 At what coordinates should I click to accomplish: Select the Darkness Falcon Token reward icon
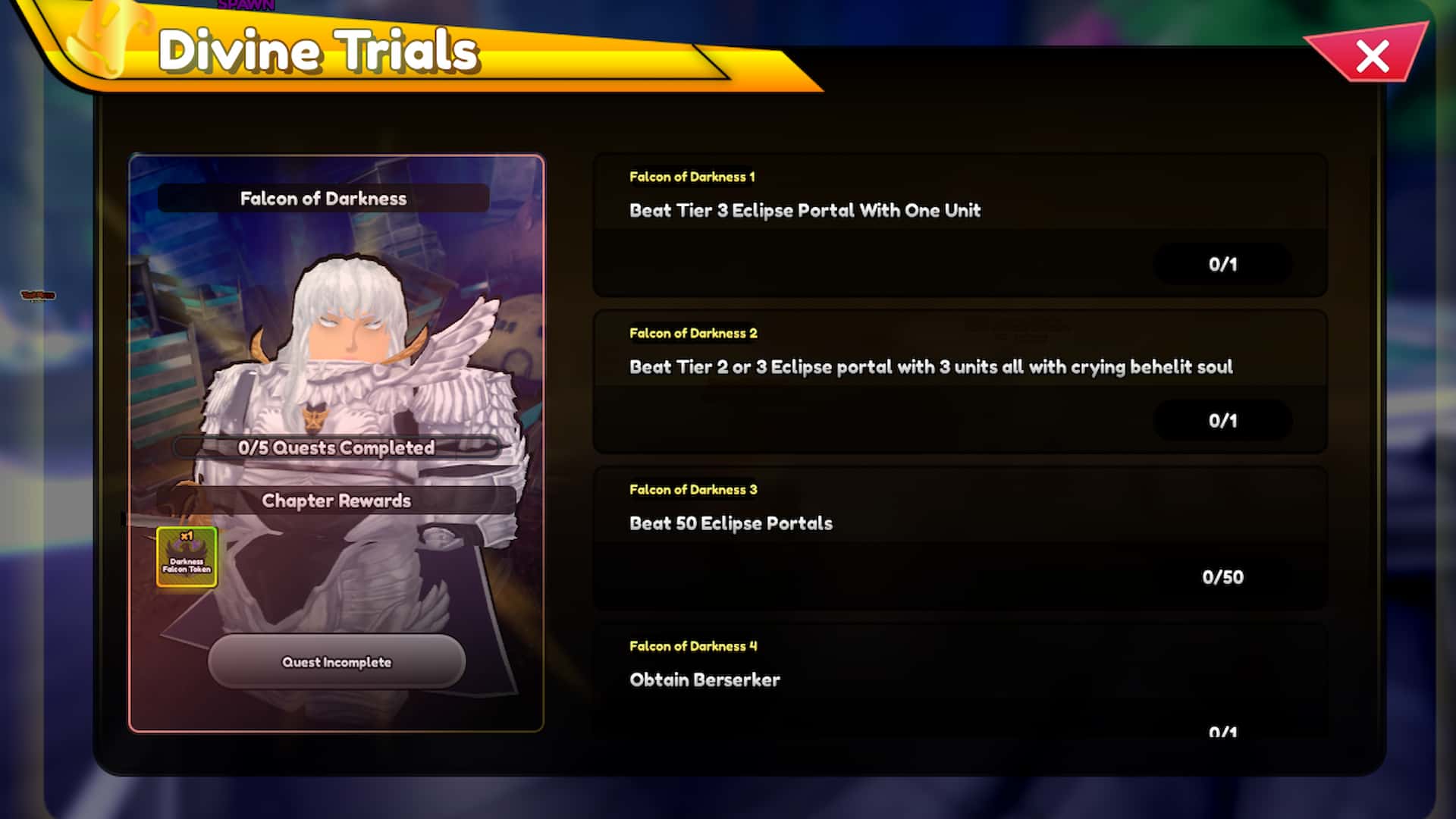187,556
